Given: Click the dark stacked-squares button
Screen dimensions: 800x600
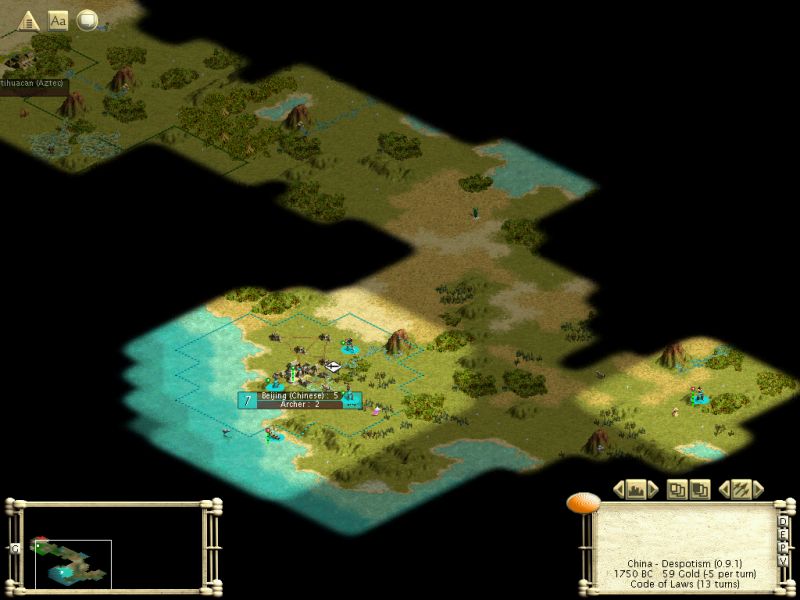Looking at the screenshot, I should click(x=700, y=489).
